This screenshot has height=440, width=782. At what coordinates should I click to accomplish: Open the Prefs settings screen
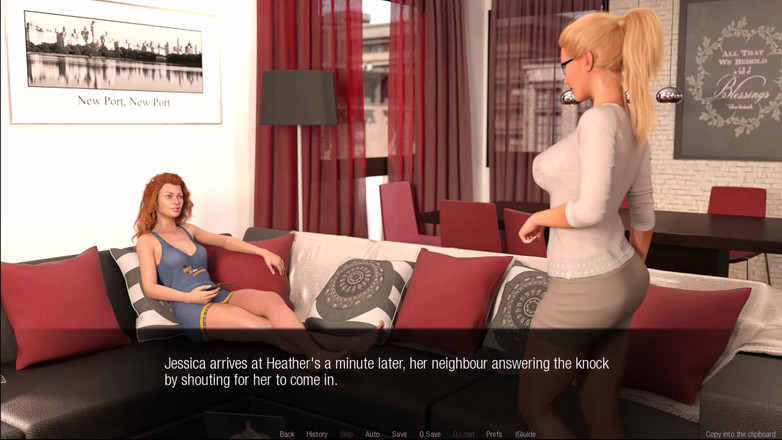tap(494, 434)
